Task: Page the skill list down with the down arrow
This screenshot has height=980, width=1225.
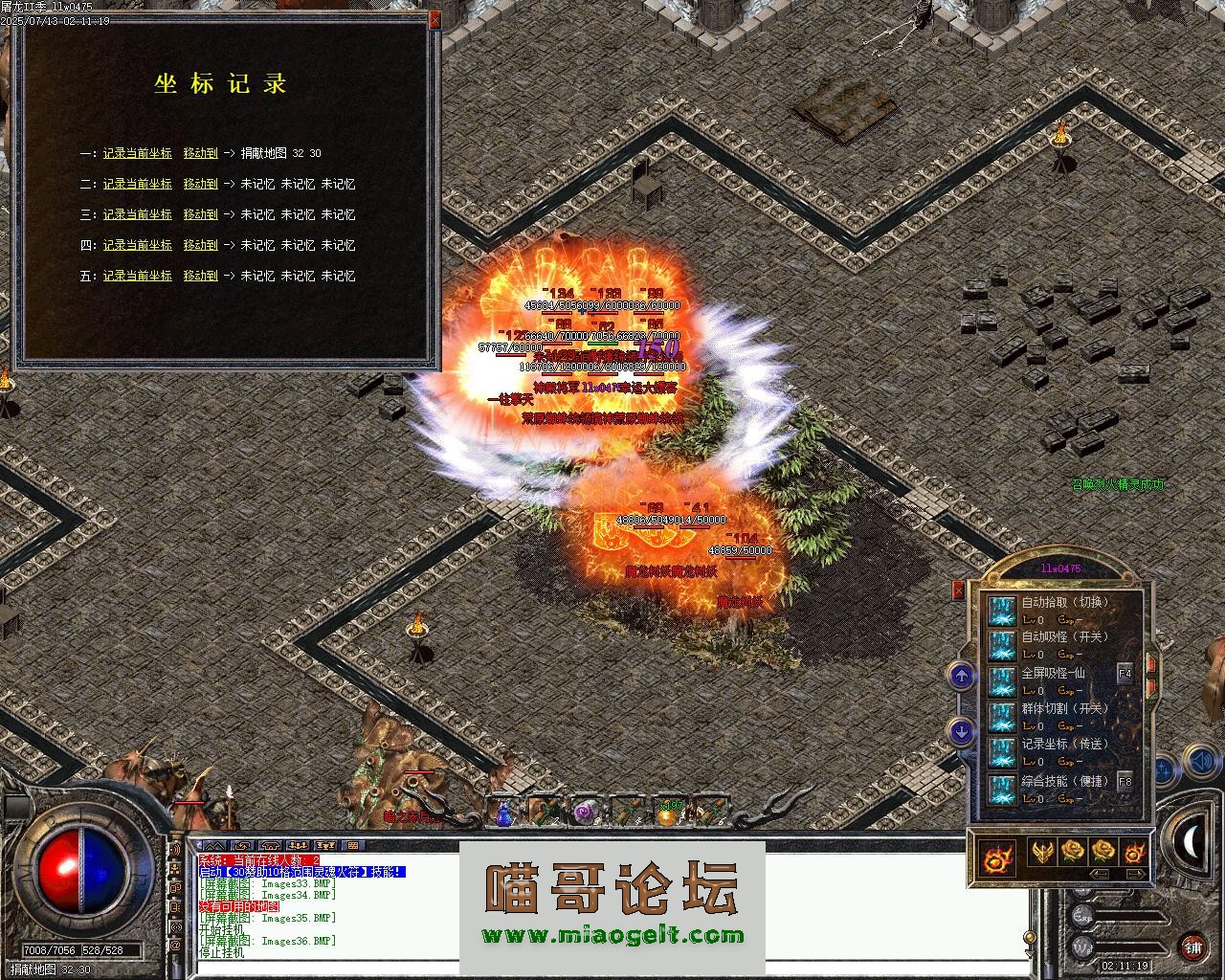Action: 961,732
